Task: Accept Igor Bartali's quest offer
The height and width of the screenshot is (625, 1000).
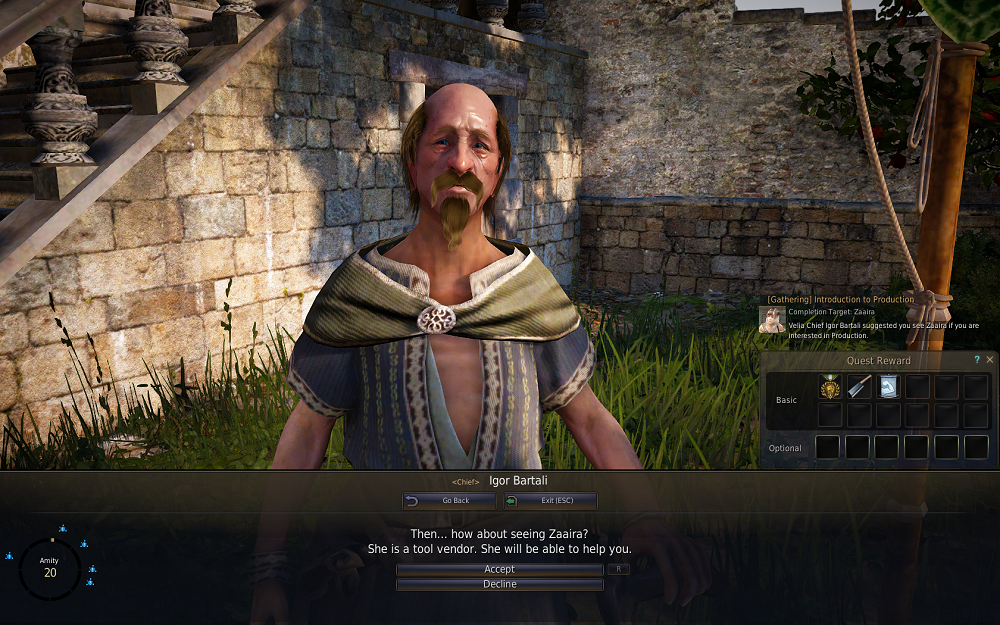Action: click(x=499, y=569)
